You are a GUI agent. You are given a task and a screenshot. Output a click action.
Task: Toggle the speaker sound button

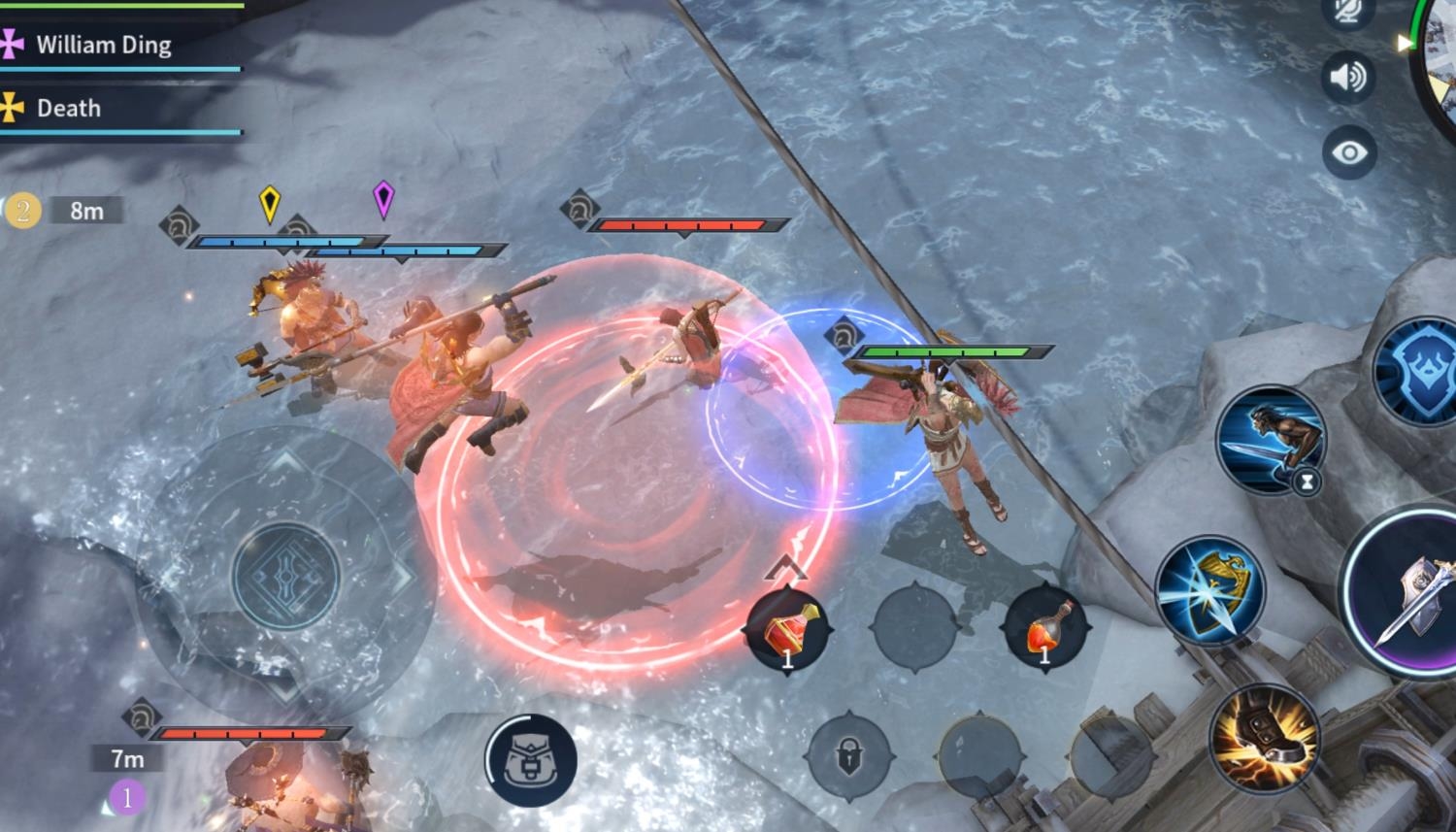pyautogui.click(x=1348, y=77)
